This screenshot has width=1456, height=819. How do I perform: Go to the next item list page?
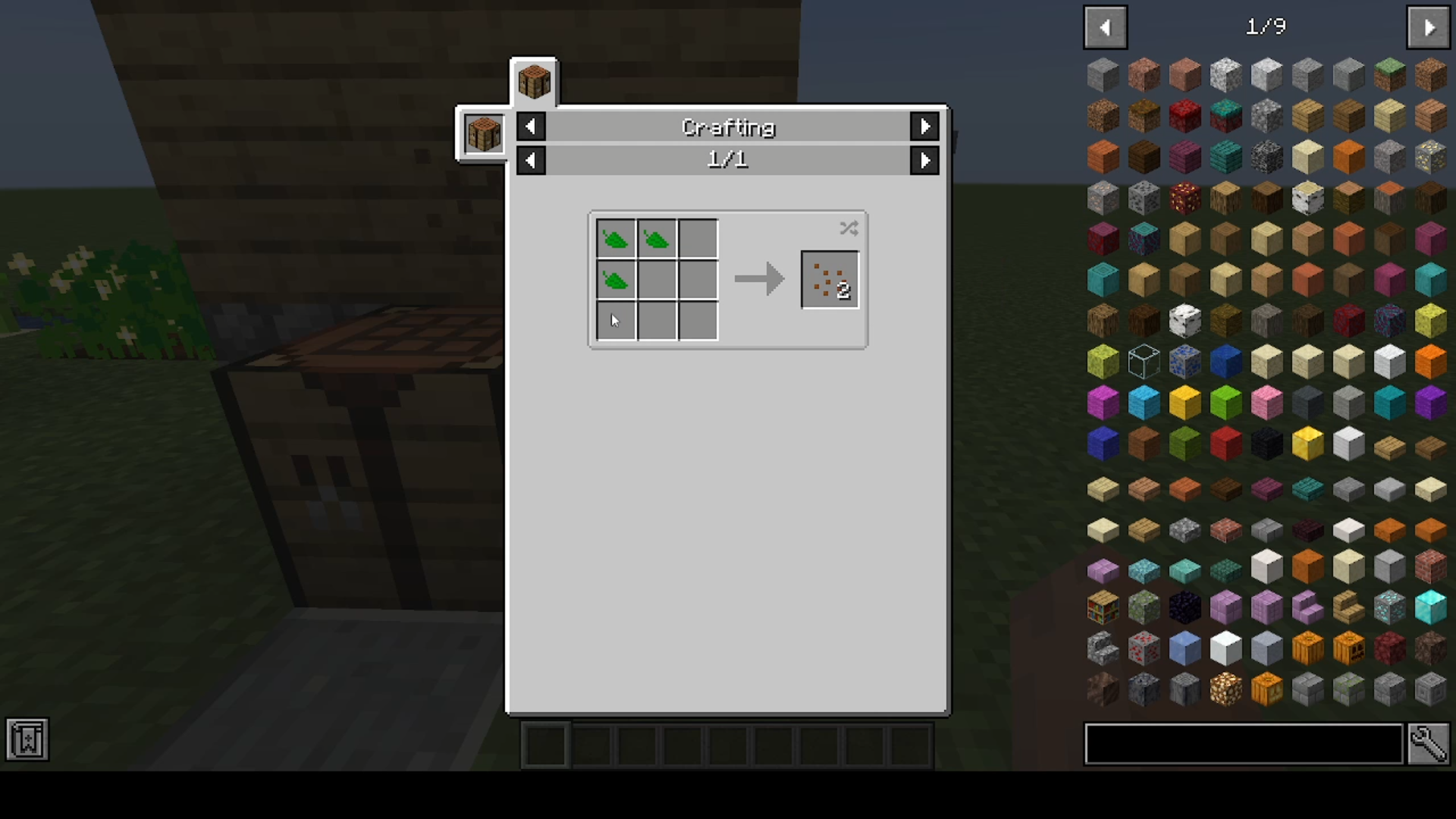(1428, 27)
